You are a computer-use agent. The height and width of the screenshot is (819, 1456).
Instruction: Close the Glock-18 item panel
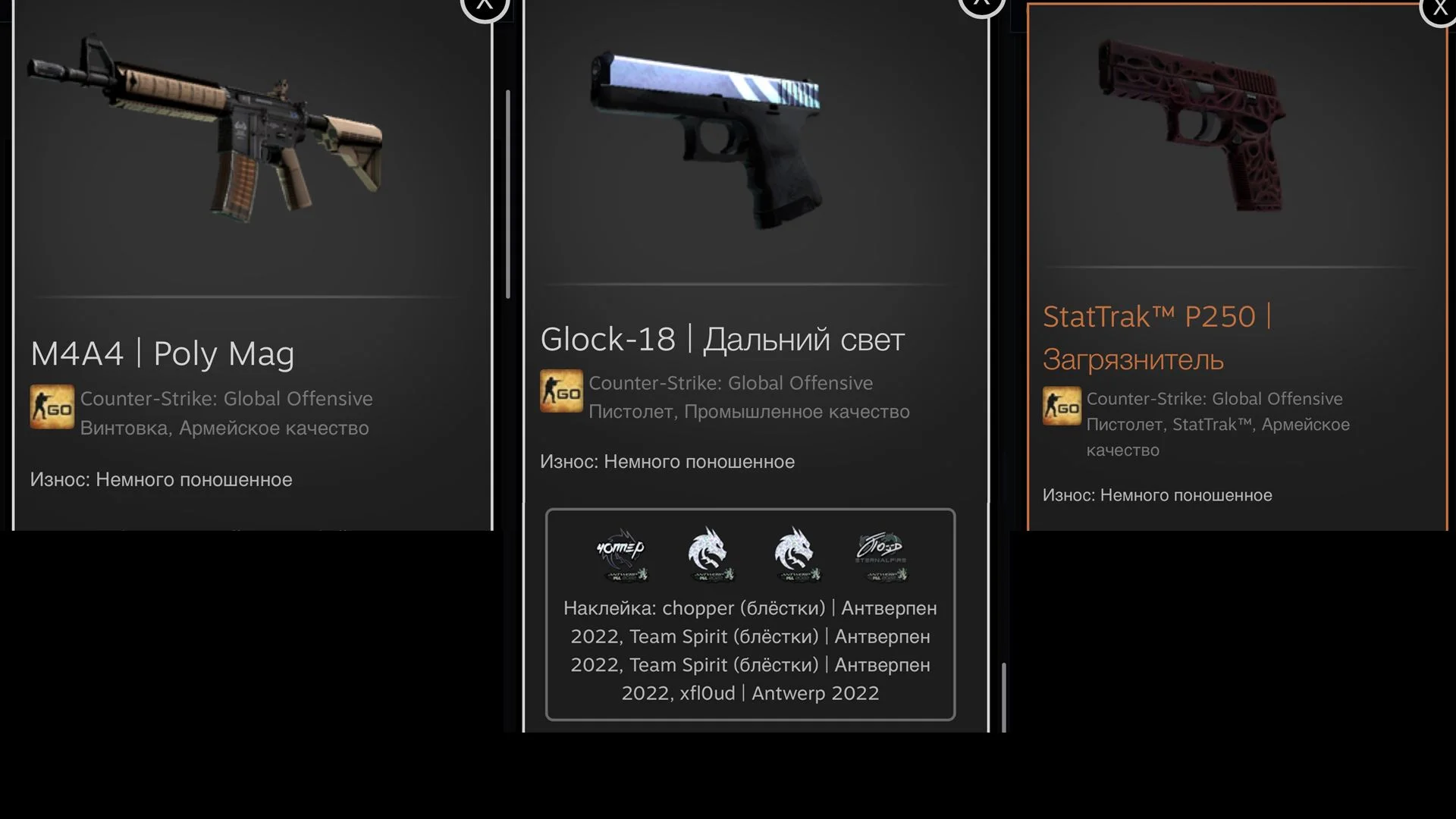pos(981,5)
